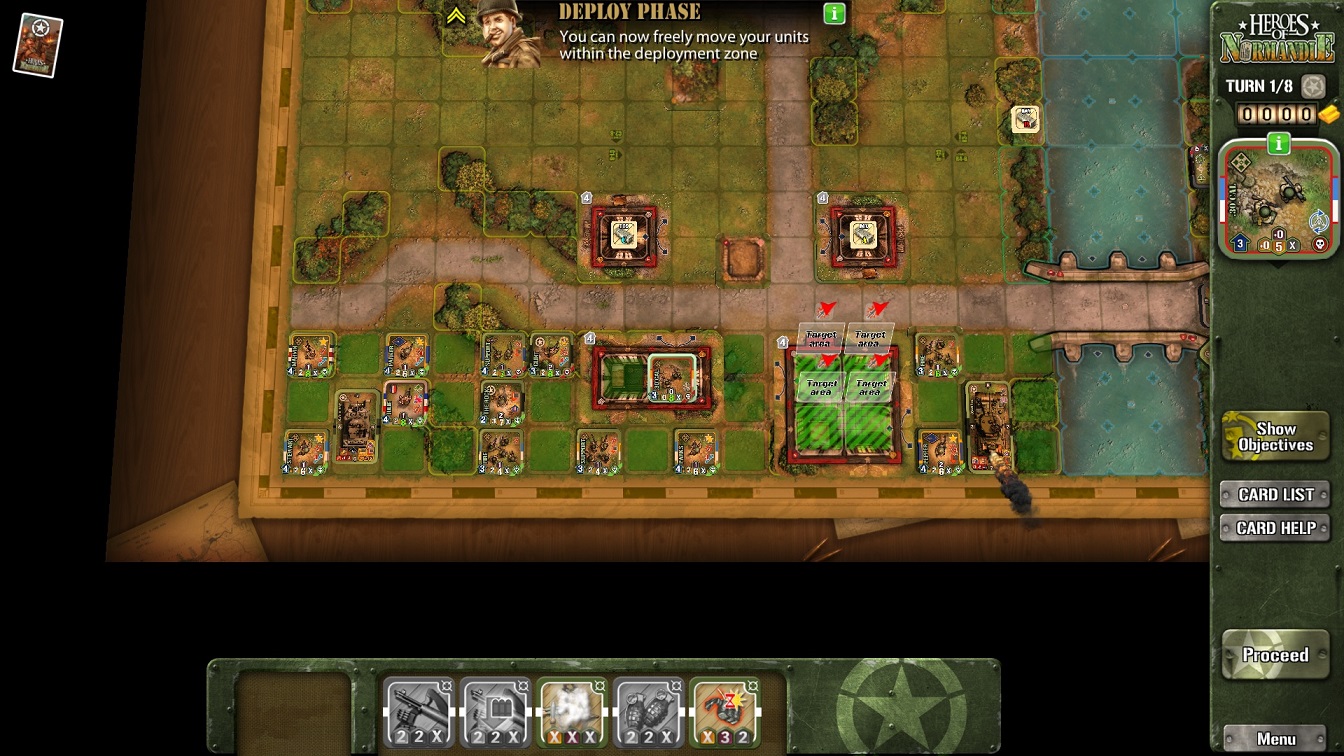Open Card Help

[x=1275, y=528]
